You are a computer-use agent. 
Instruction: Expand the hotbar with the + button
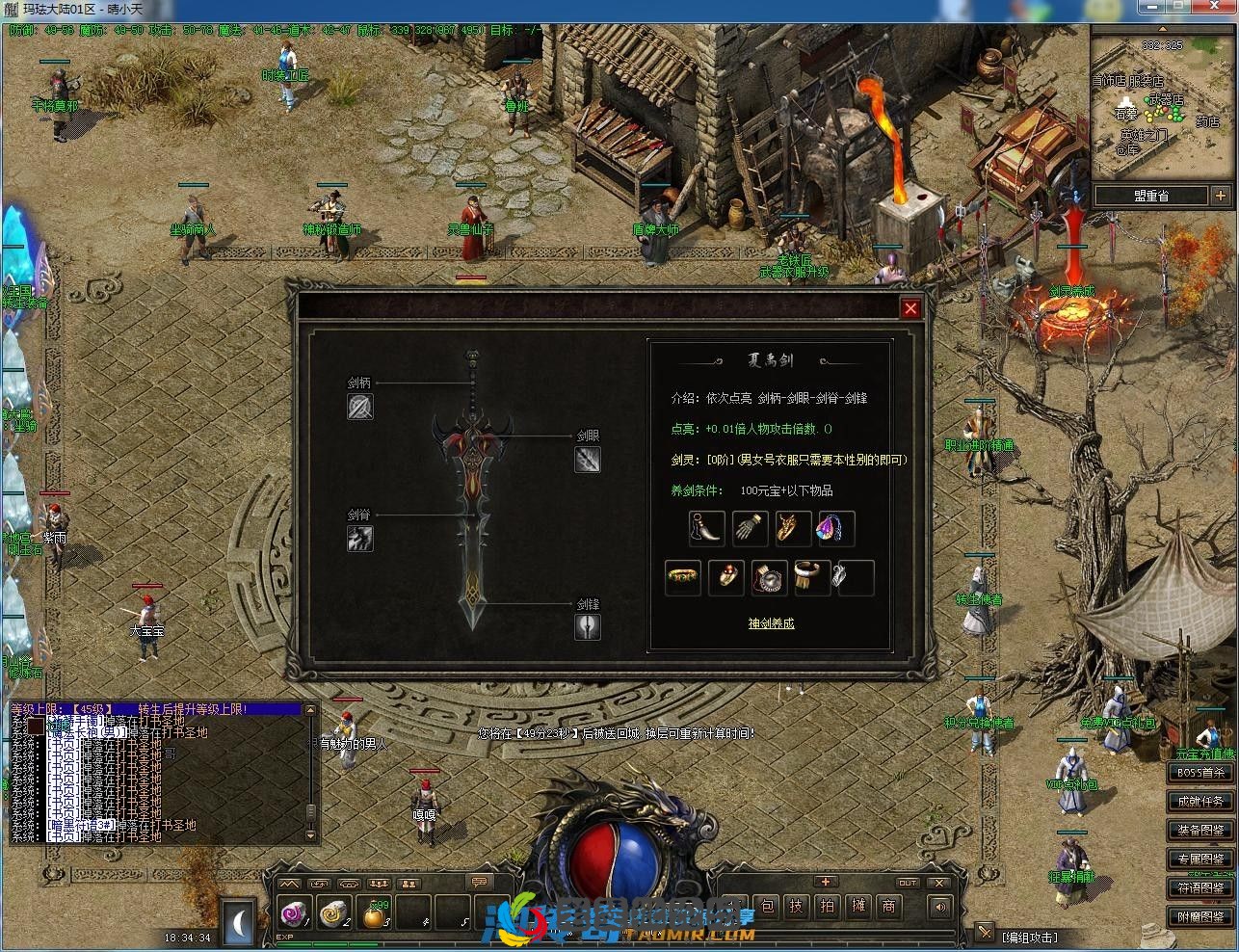click(825, 881)
